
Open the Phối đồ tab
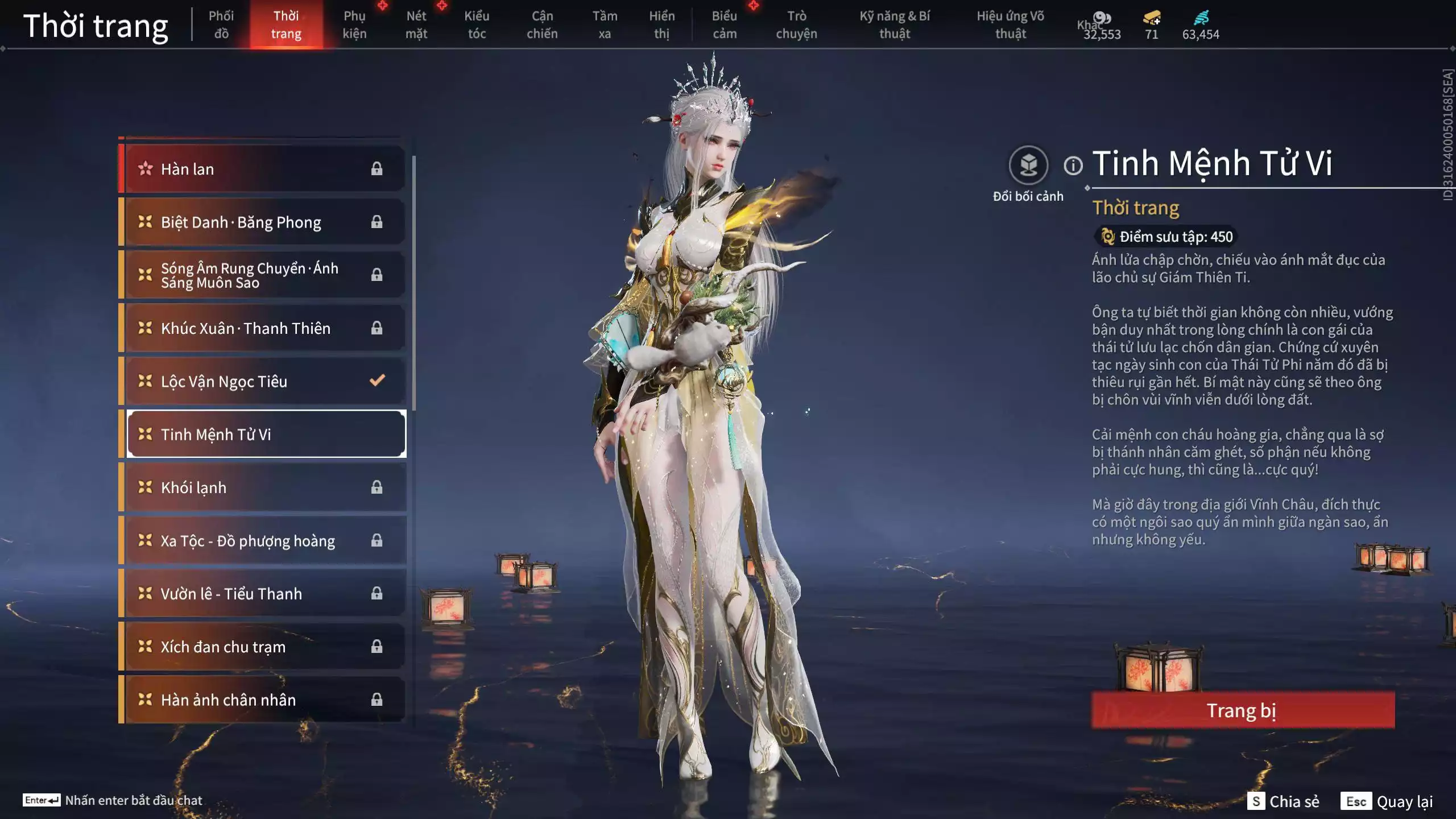221,25
